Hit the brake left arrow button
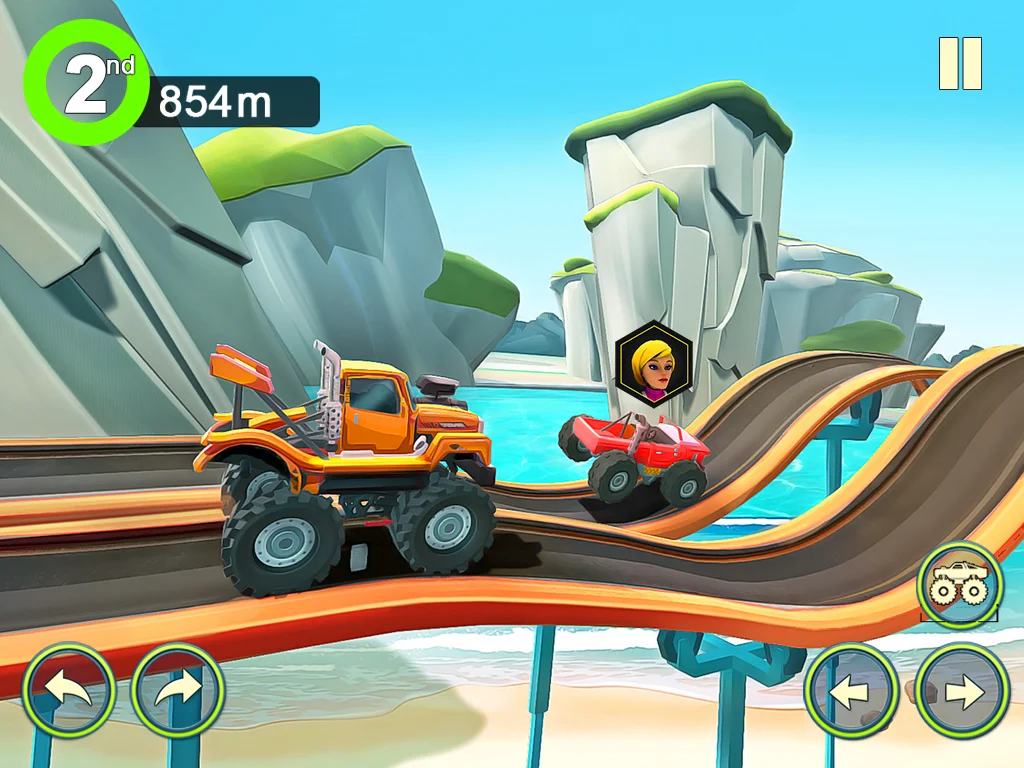The height and width of the screenshot is (768, 1024). pyautogui.click(x=852, y=691)
